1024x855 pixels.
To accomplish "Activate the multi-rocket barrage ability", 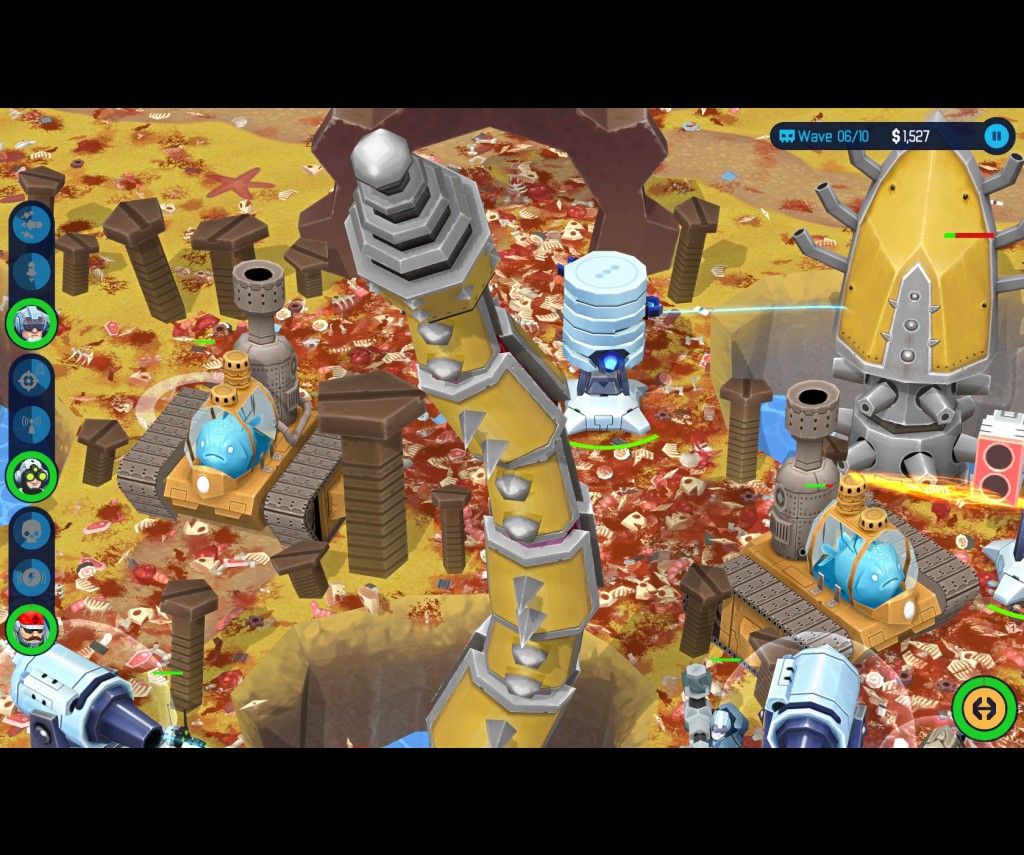I will click(31, 226).
